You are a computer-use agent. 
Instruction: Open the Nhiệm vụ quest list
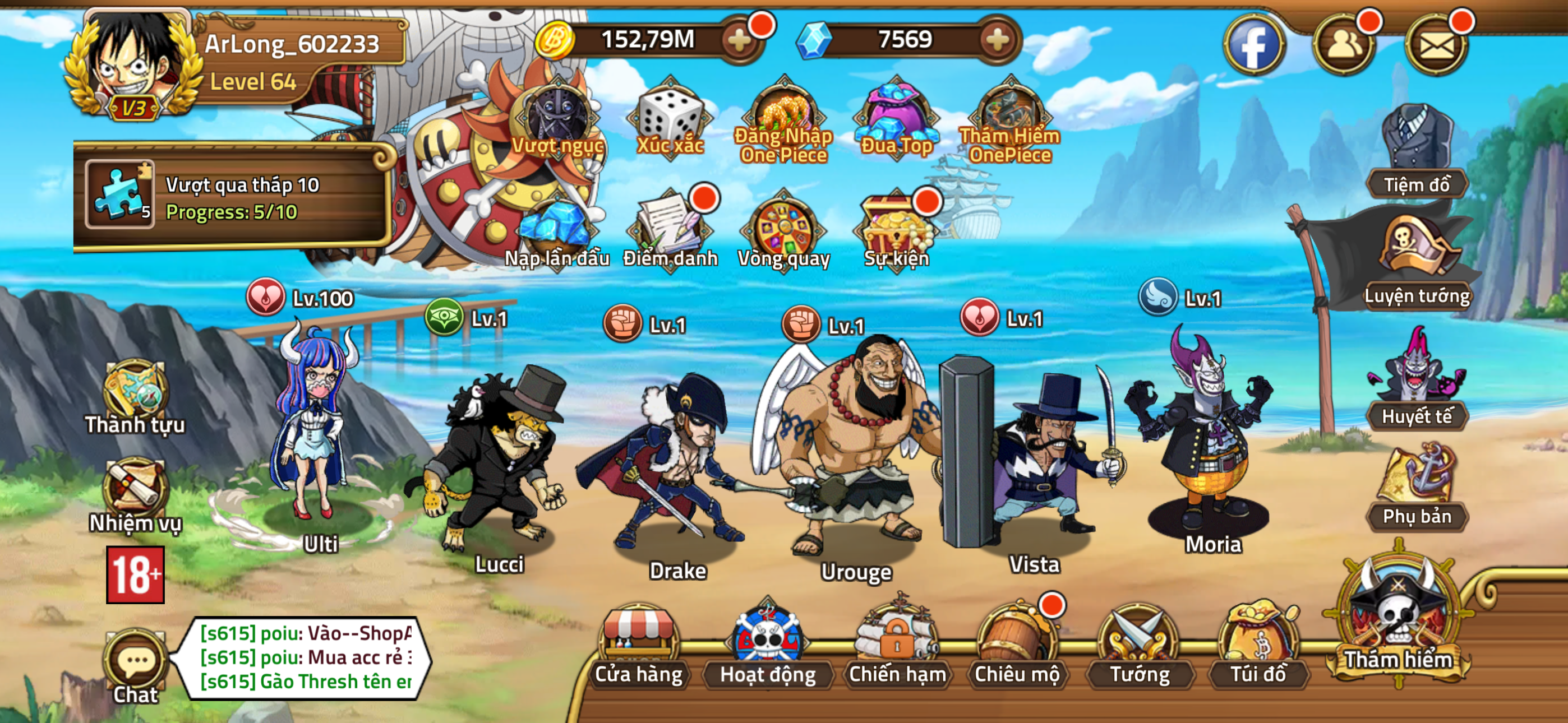click(135, 493)
